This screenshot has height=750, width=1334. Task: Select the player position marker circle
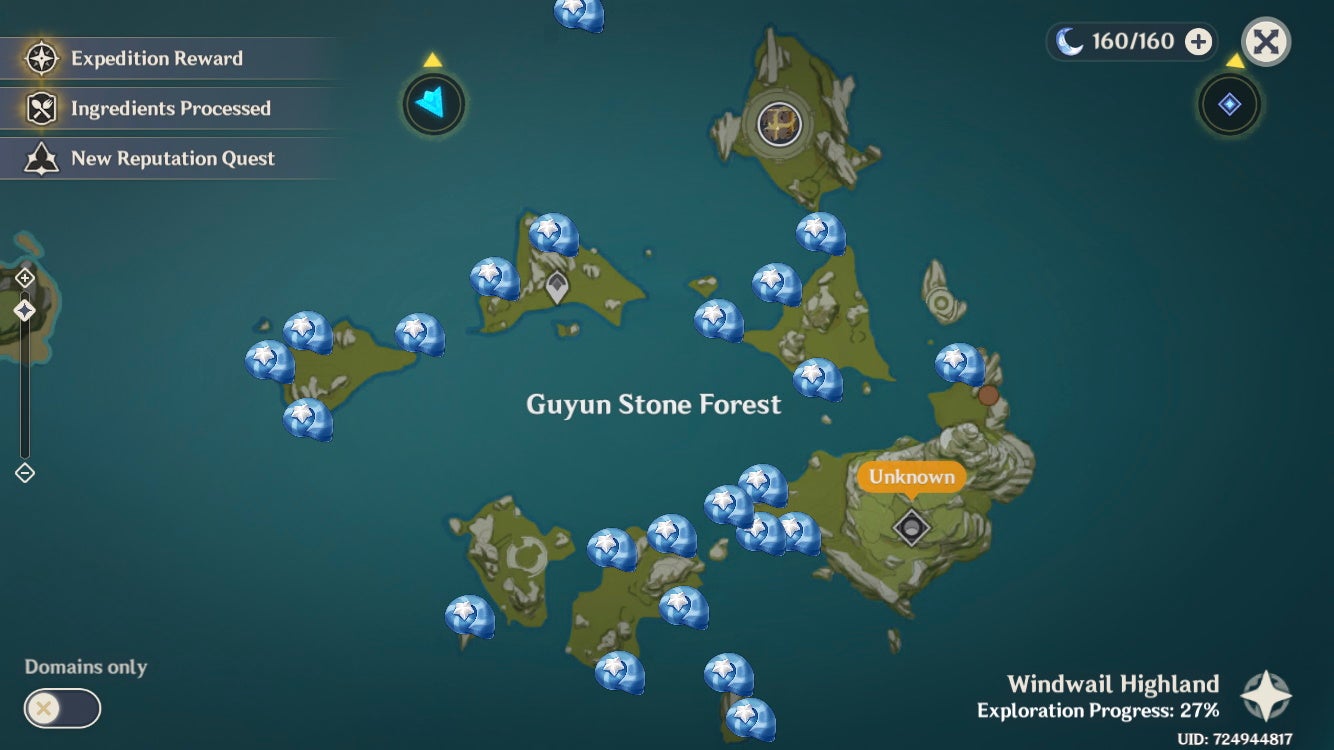[431, 104]
